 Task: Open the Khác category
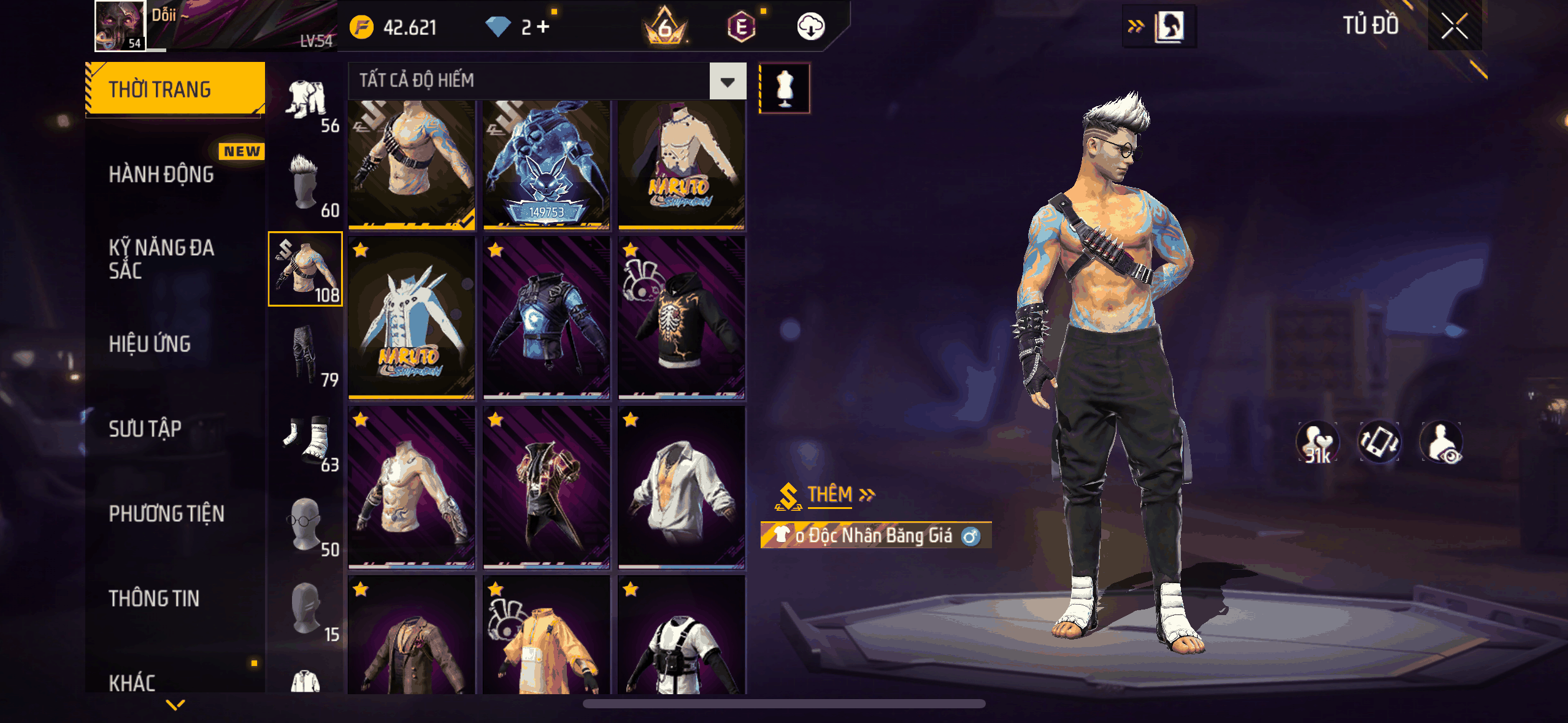pyautogui.click(x=132, y=683)
